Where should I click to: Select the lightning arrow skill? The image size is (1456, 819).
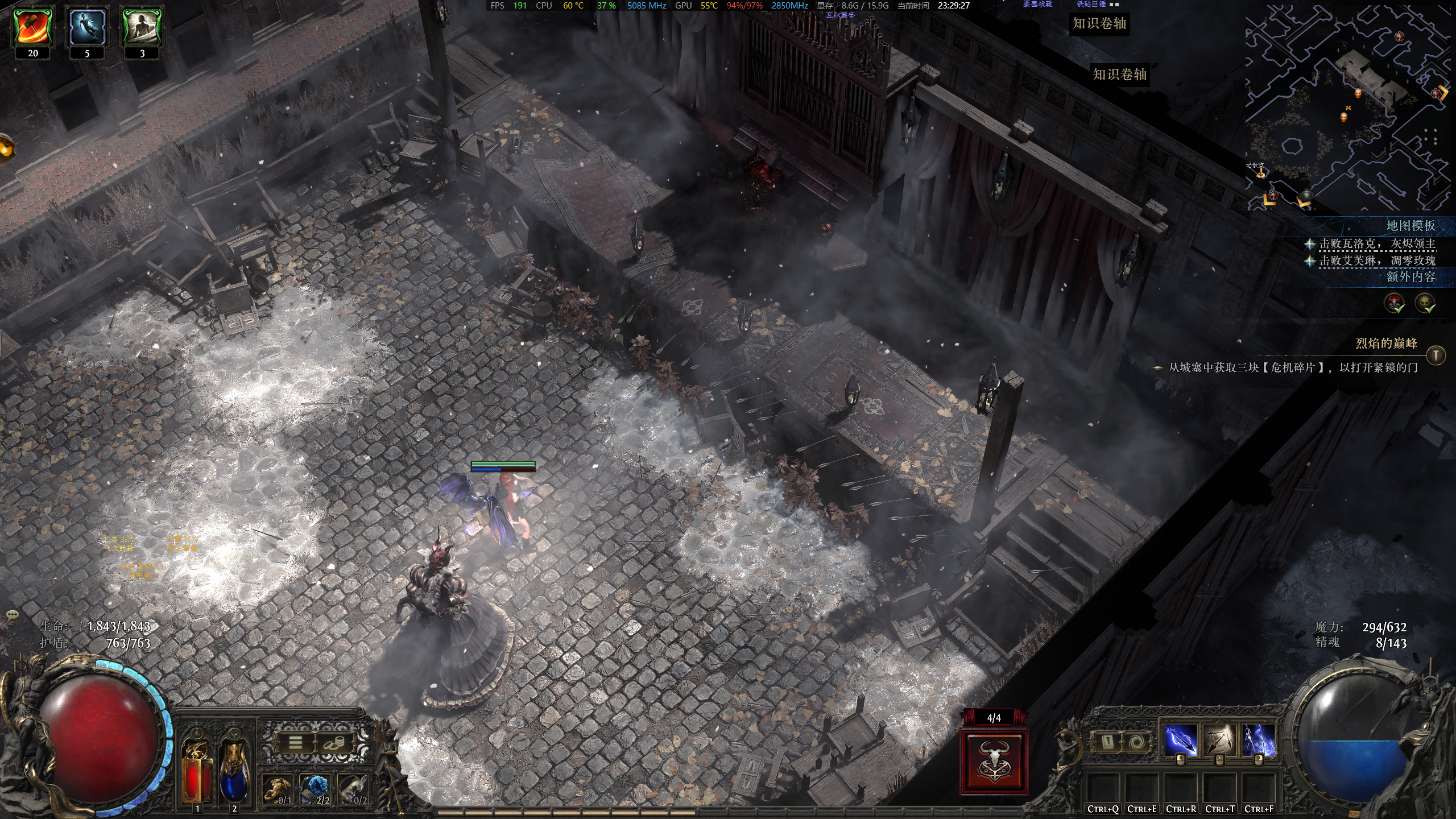1180,741
